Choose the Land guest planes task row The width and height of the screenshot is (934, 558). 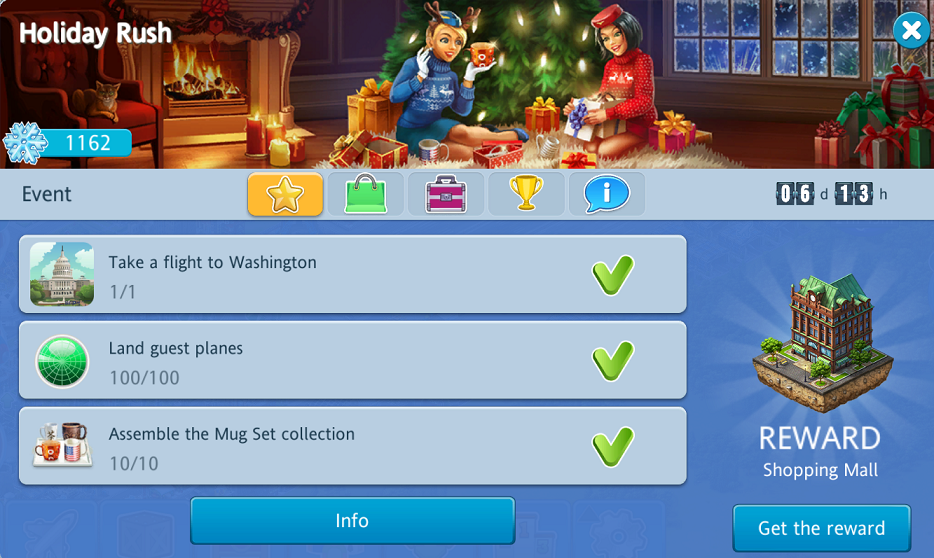352,361
